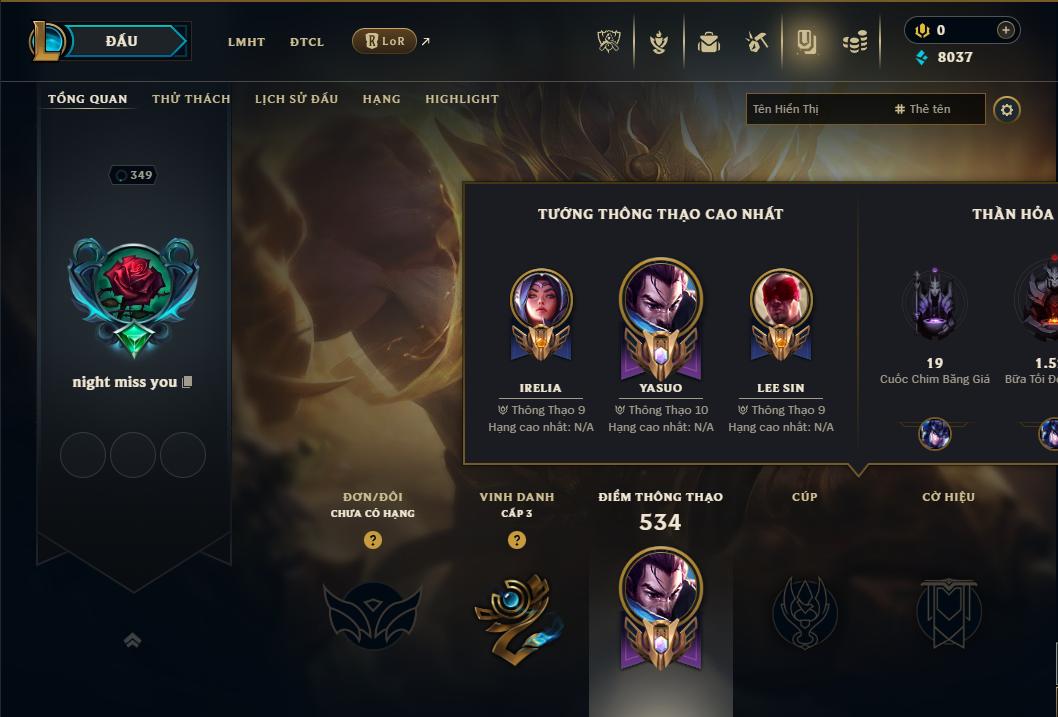Open the HIGHLIGHT tab
This screenshot has width=1058, height=717.
coord(462,99)
